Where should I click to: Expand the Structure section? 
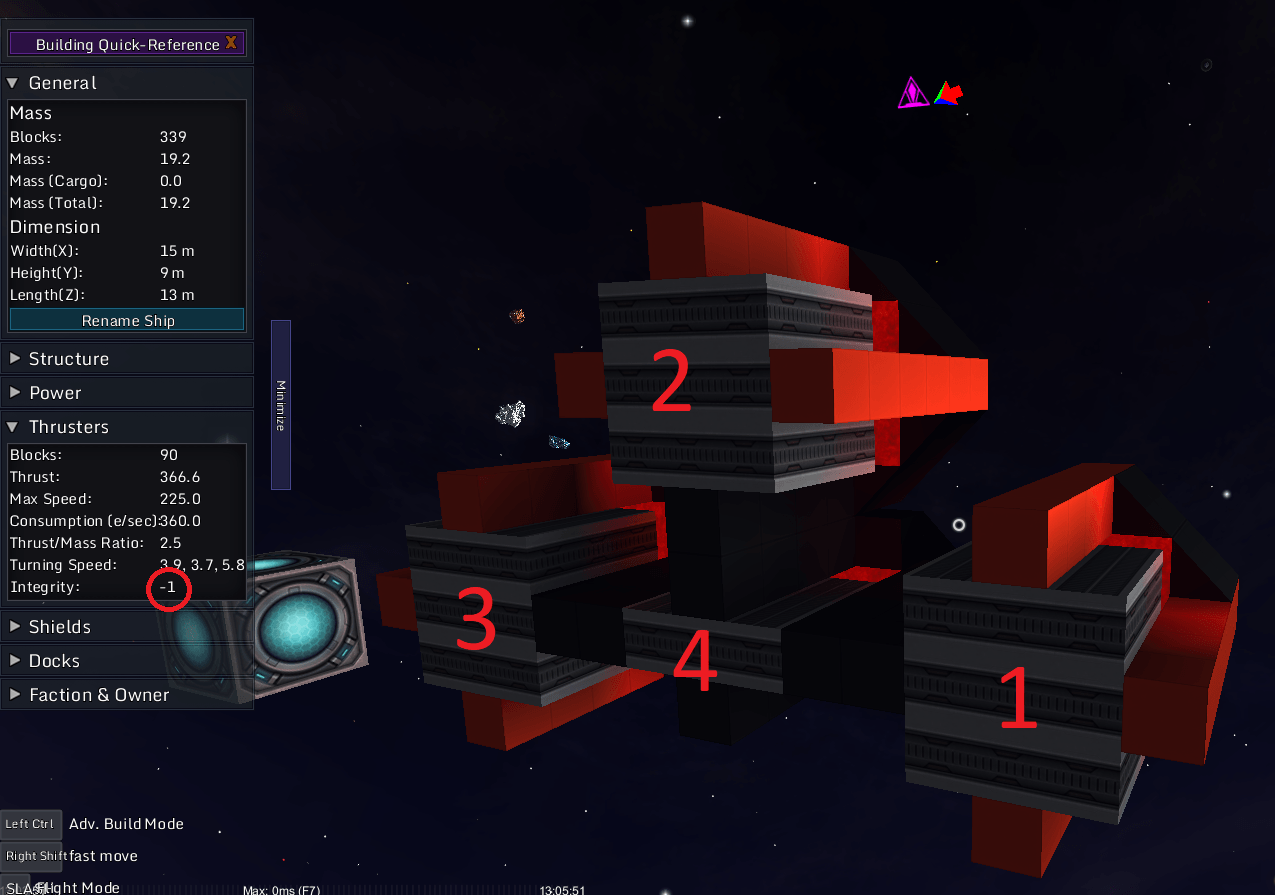(x=68, y=359)
